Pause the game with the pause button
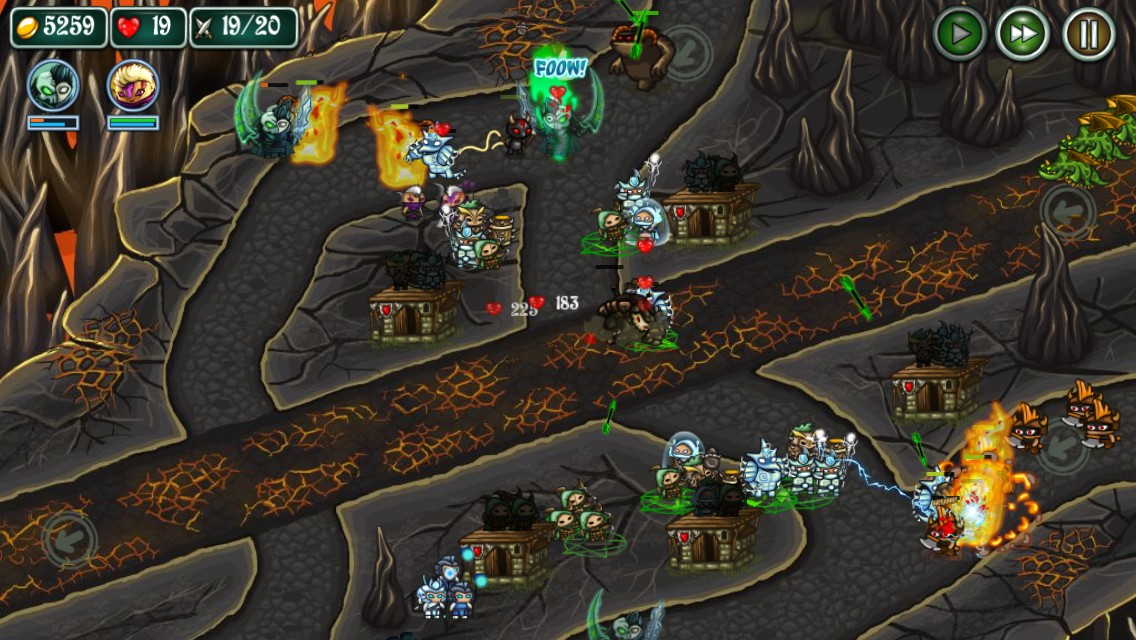 point(1088,34)
